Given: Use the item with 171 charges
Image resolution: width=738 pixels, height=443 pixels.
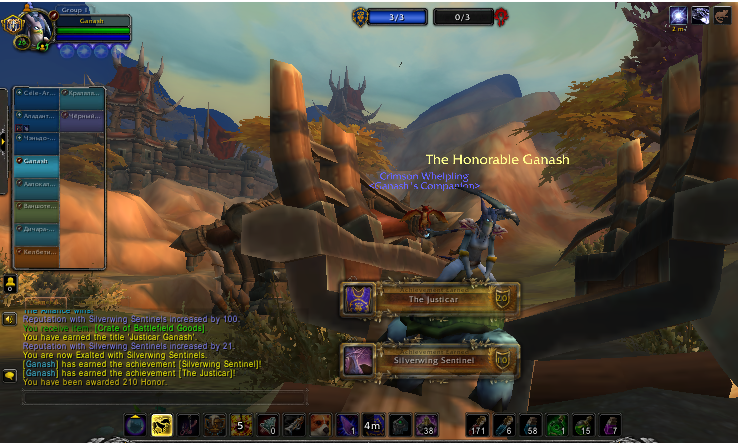Looking at the screenshot, I should coord(478,426).
